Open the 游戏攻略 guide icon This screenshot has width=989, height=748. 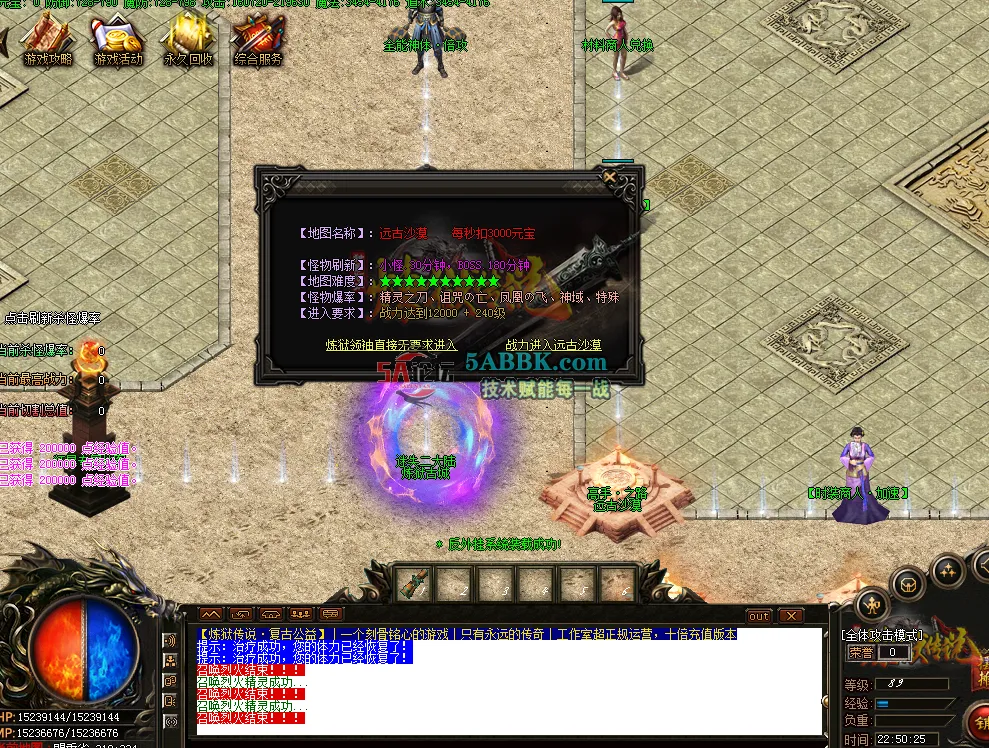47,41
